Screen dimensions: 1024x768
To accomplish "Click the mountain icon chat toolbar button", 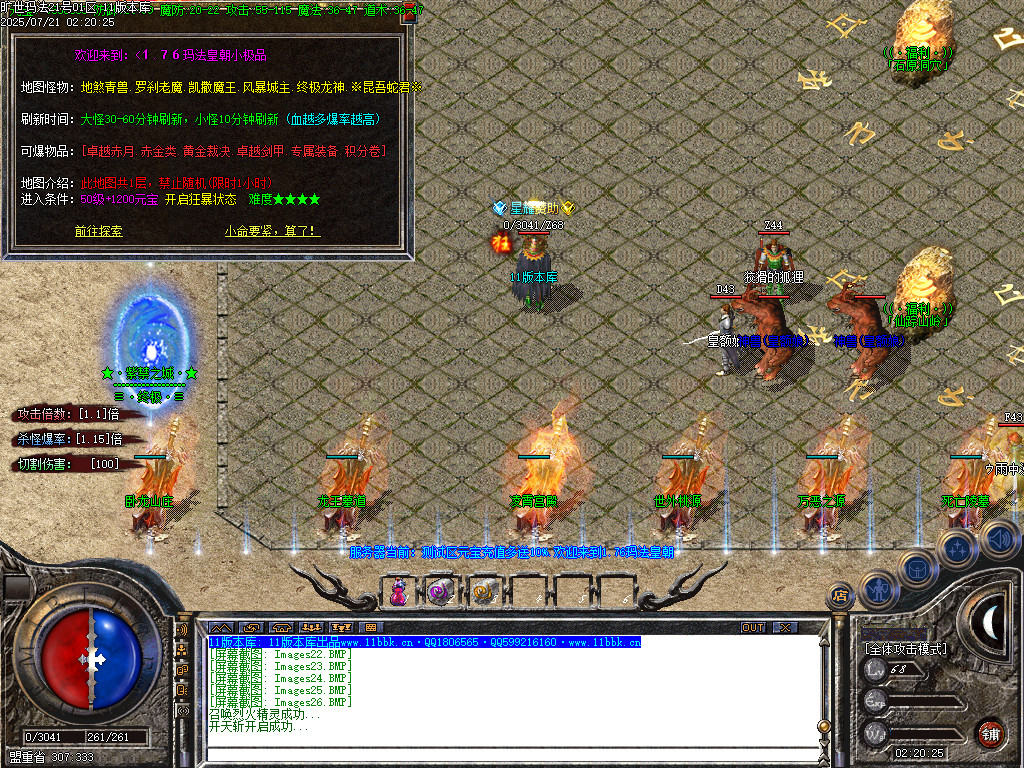I will [x=220, y=628].
